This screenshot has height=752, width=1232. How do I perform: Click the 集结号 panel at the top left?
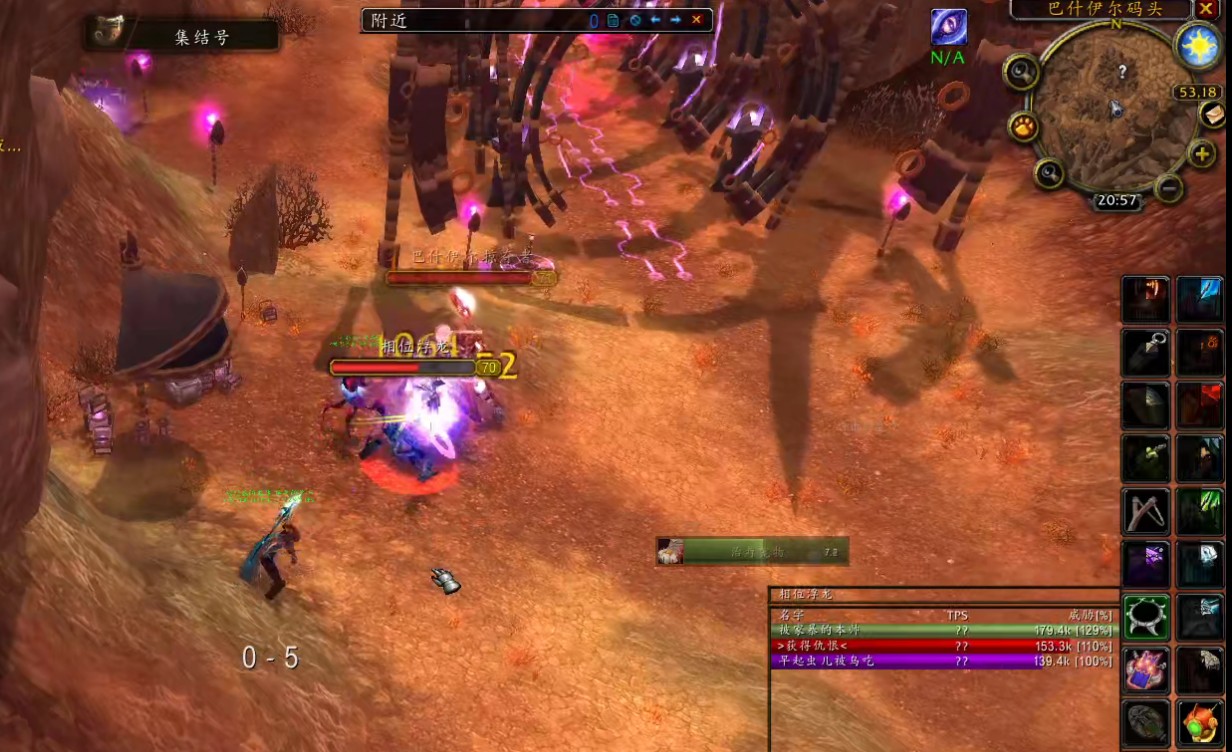pos(182,36)
